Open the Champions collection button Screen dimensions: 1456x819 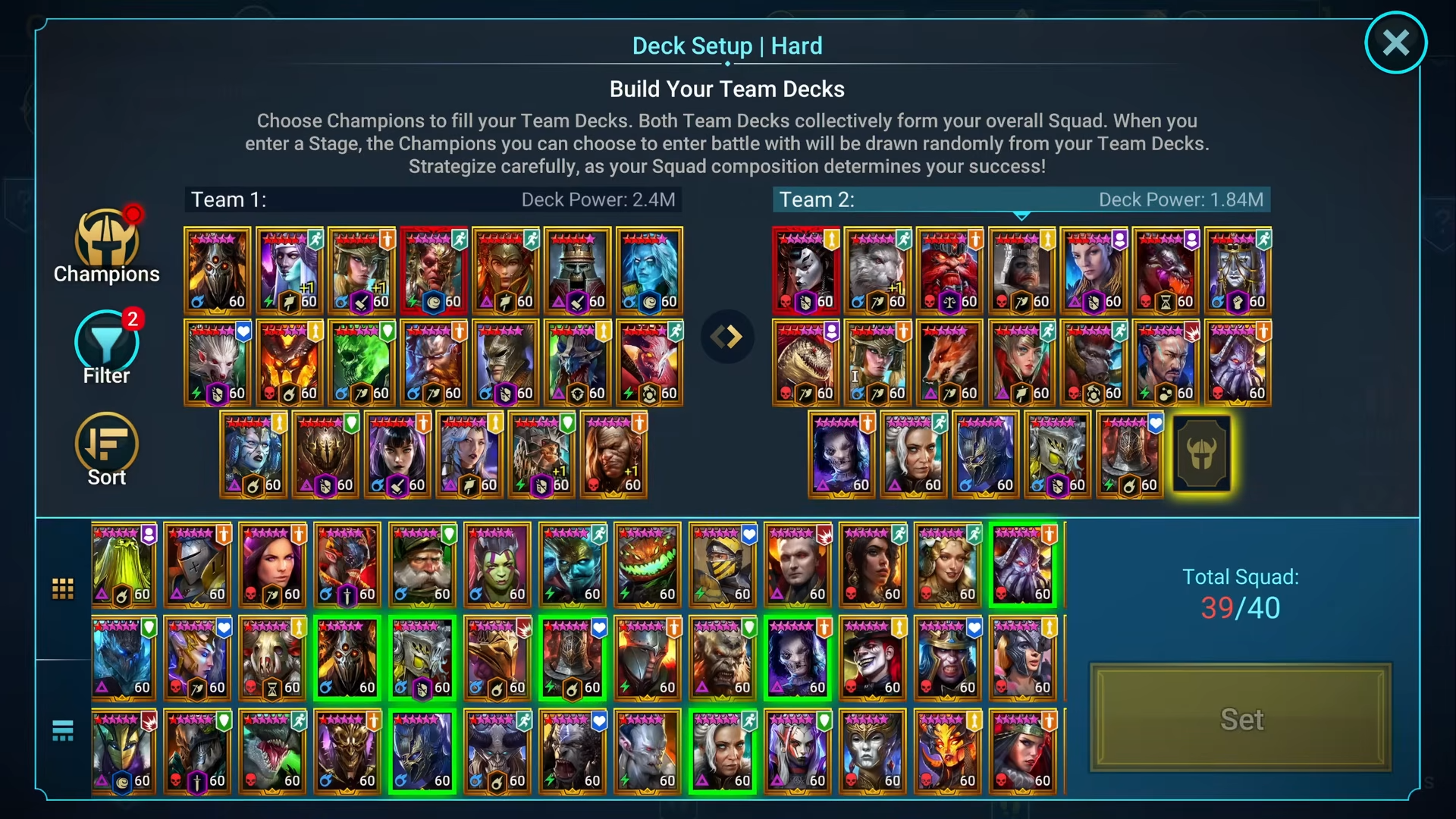point(106,246)
